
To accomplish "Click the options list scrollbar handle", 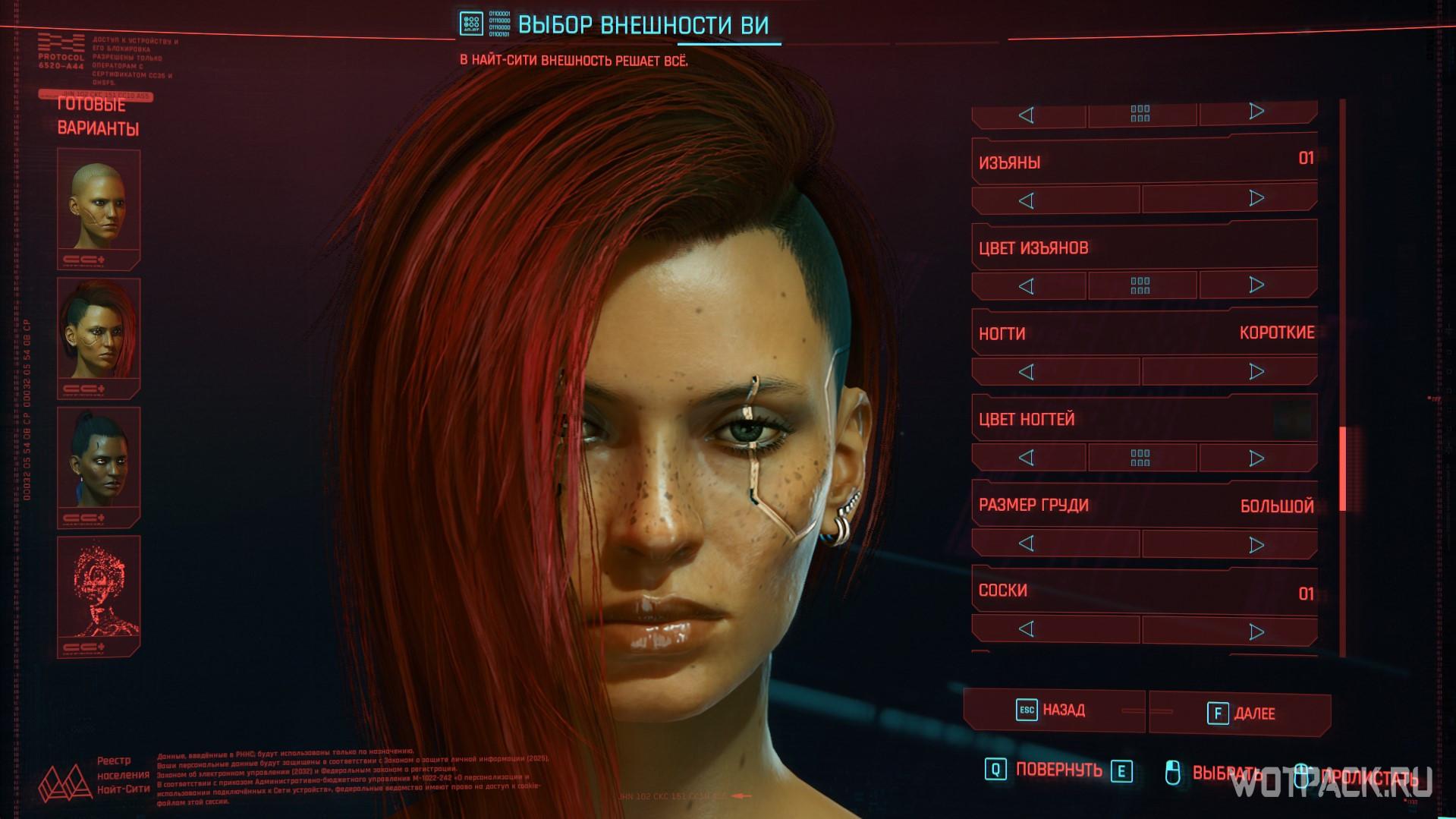I will pos(1342,468).
